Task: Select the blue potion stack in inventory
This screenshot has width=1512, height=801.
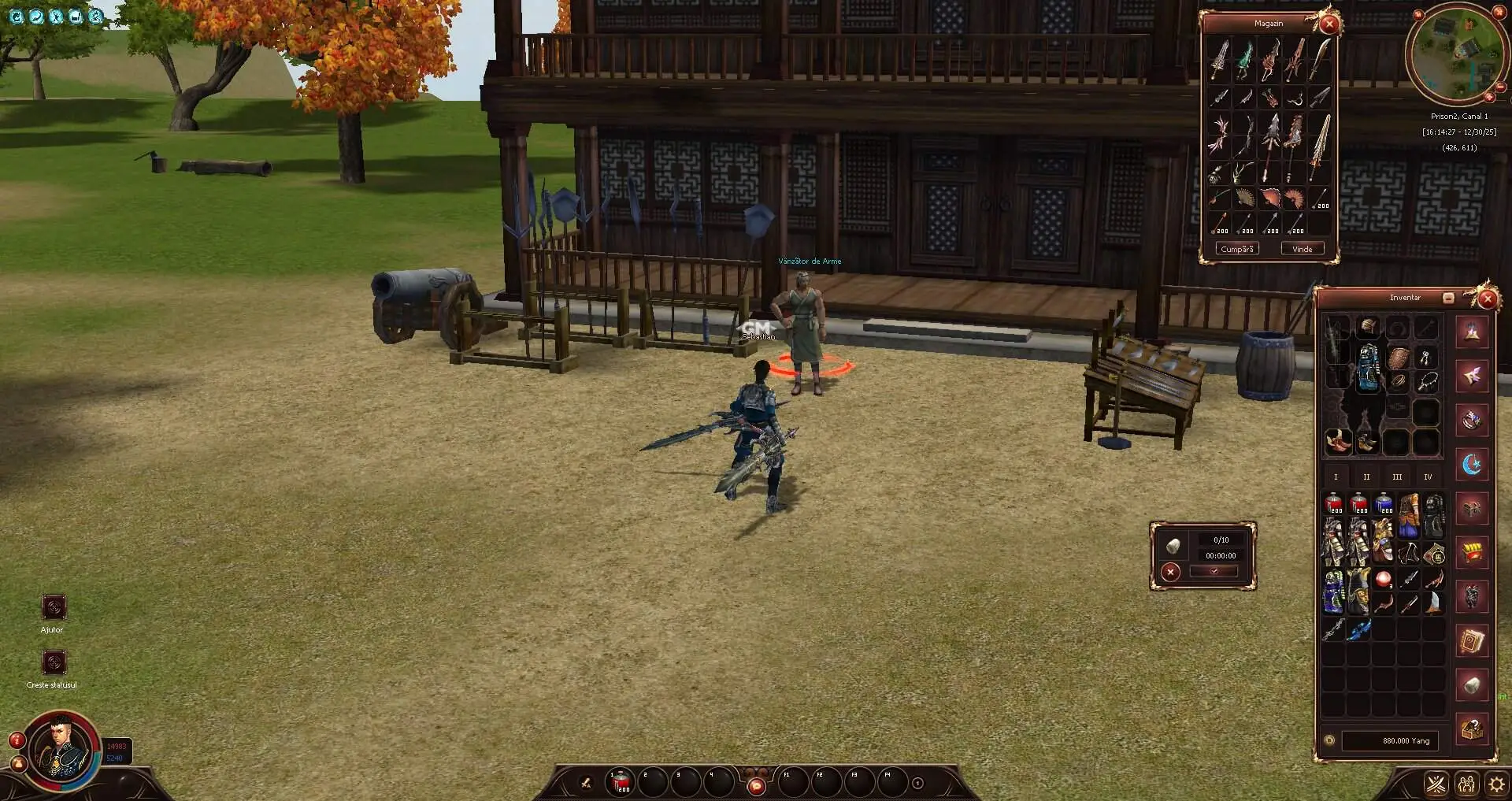Action: tap(1384, 504)
